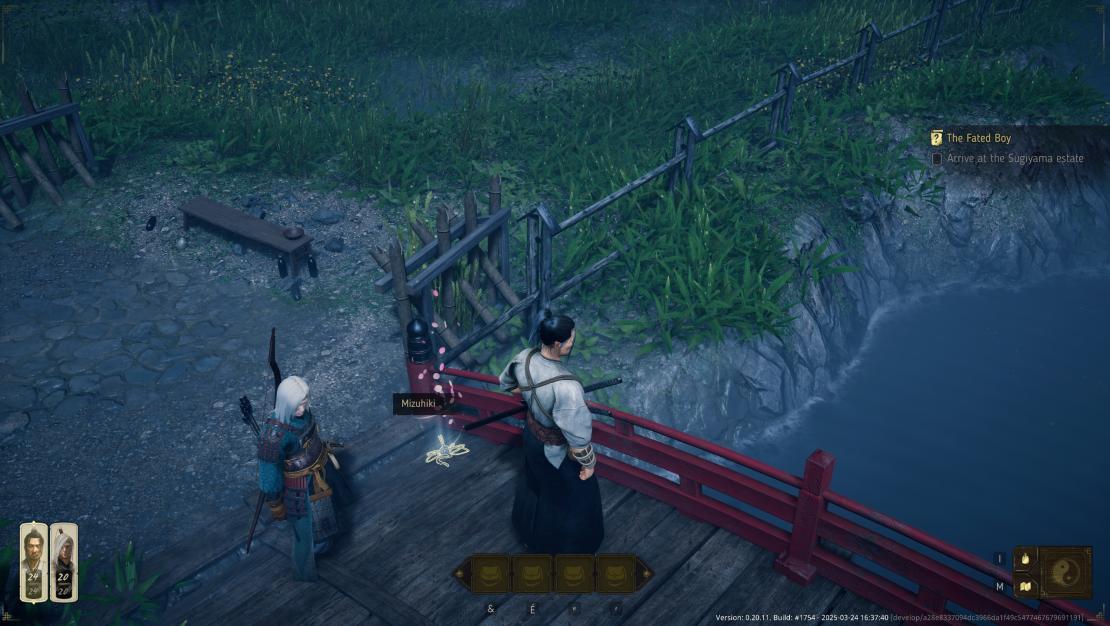
Task: Open the map icon
Action: tap(1024, 587)
